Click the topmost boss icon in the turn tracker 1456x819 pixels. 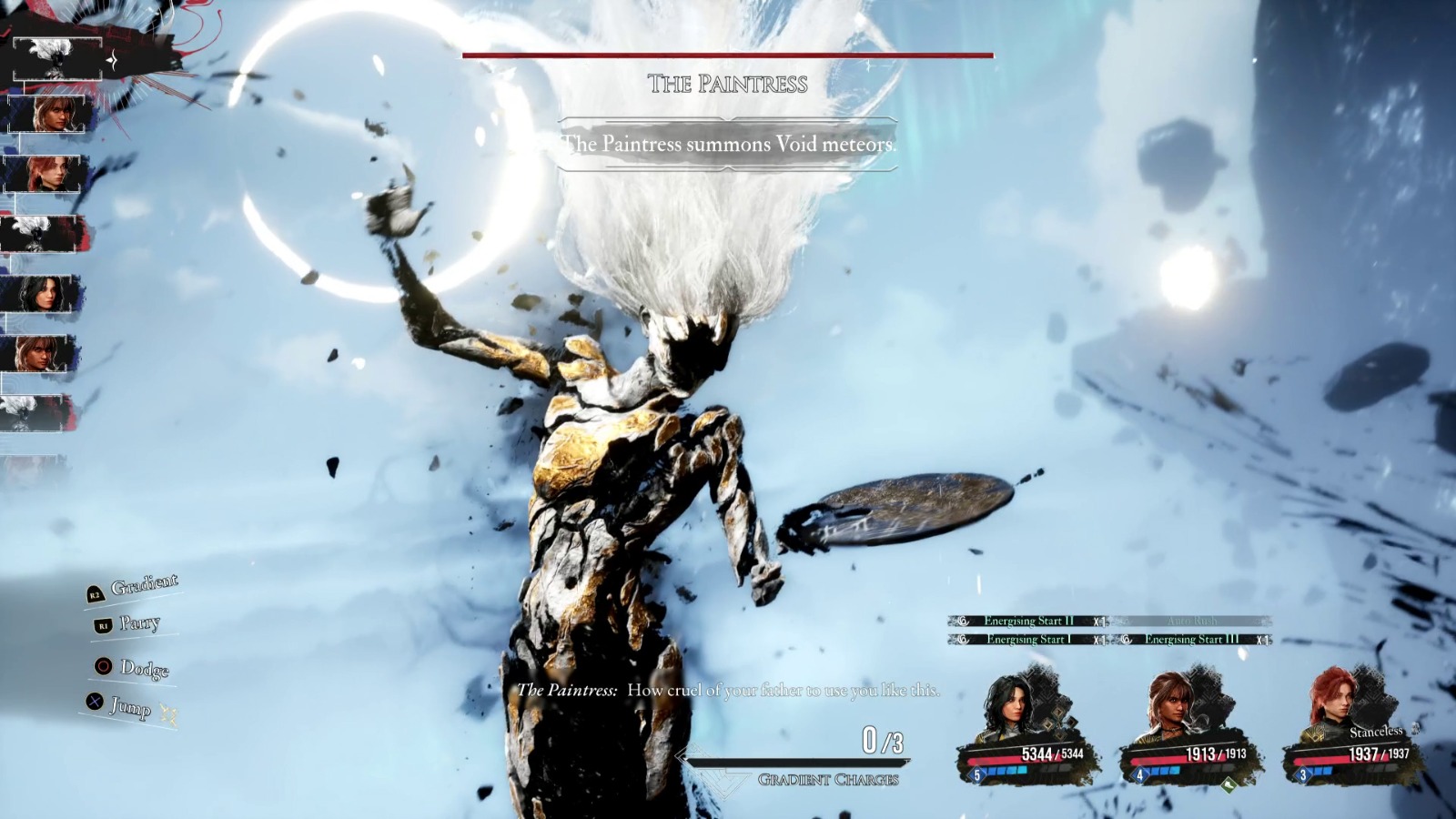click(59, 57)
